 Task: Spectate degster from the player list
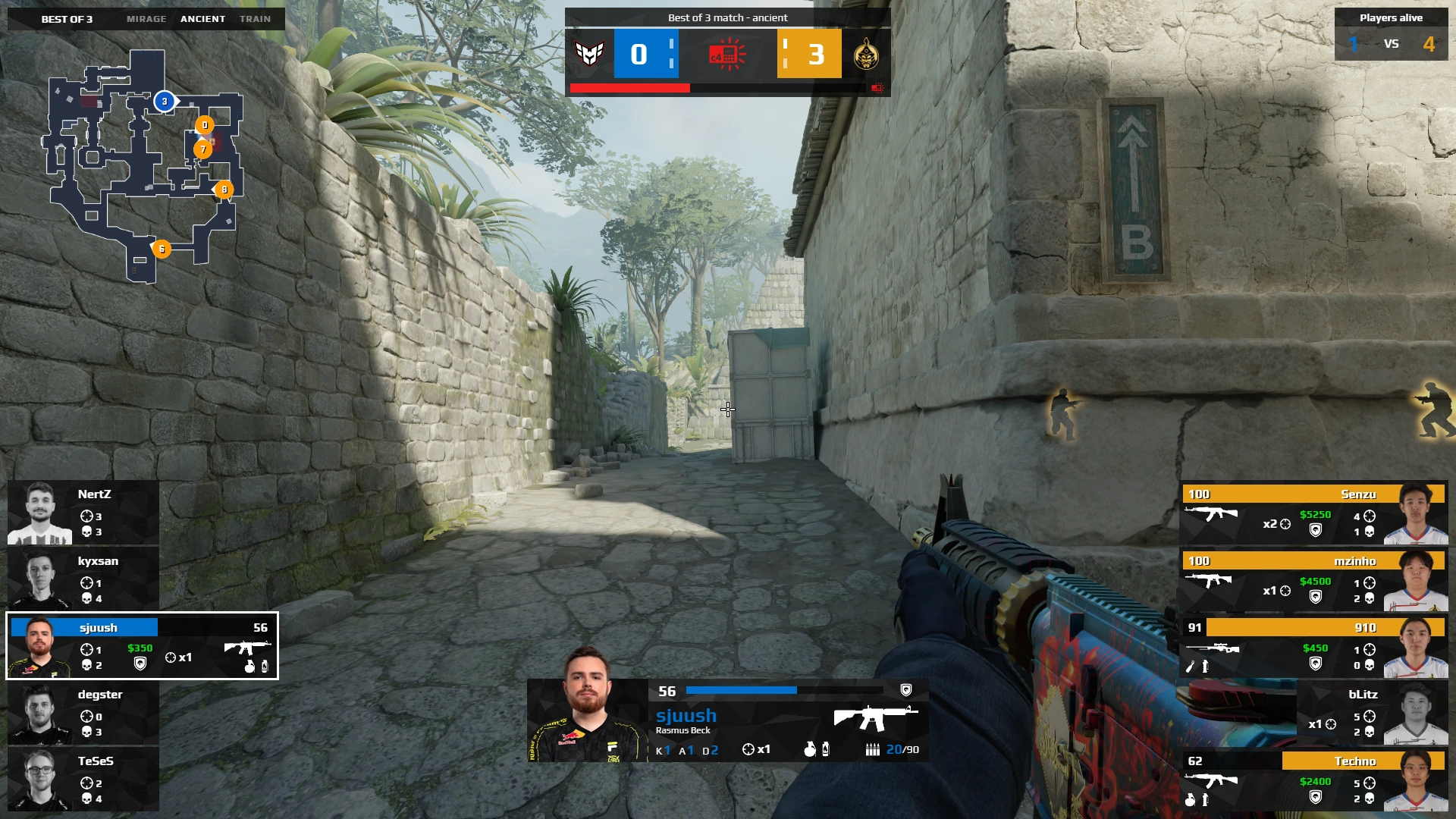[83, 713]
